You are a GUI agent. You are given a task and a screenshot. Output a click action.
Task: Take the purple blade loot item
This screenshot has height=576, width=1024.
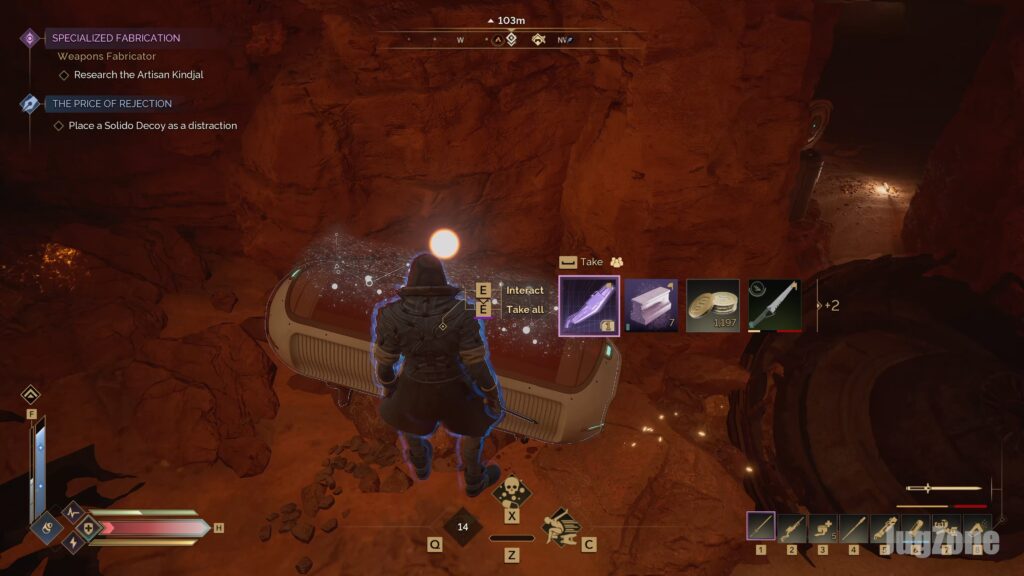[x=589, y=306]
